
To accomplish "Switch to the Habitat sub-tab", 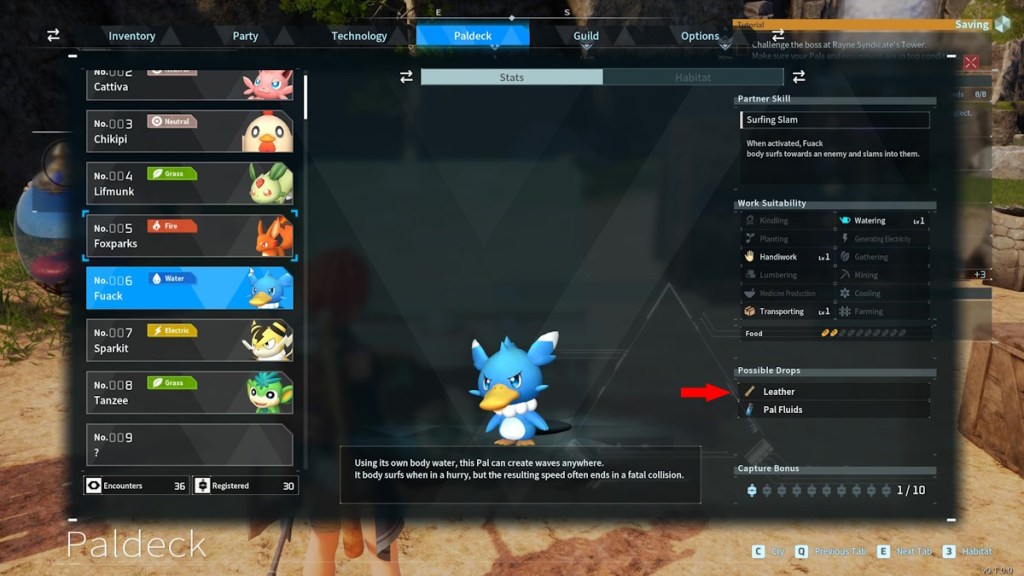I will 693,77.
